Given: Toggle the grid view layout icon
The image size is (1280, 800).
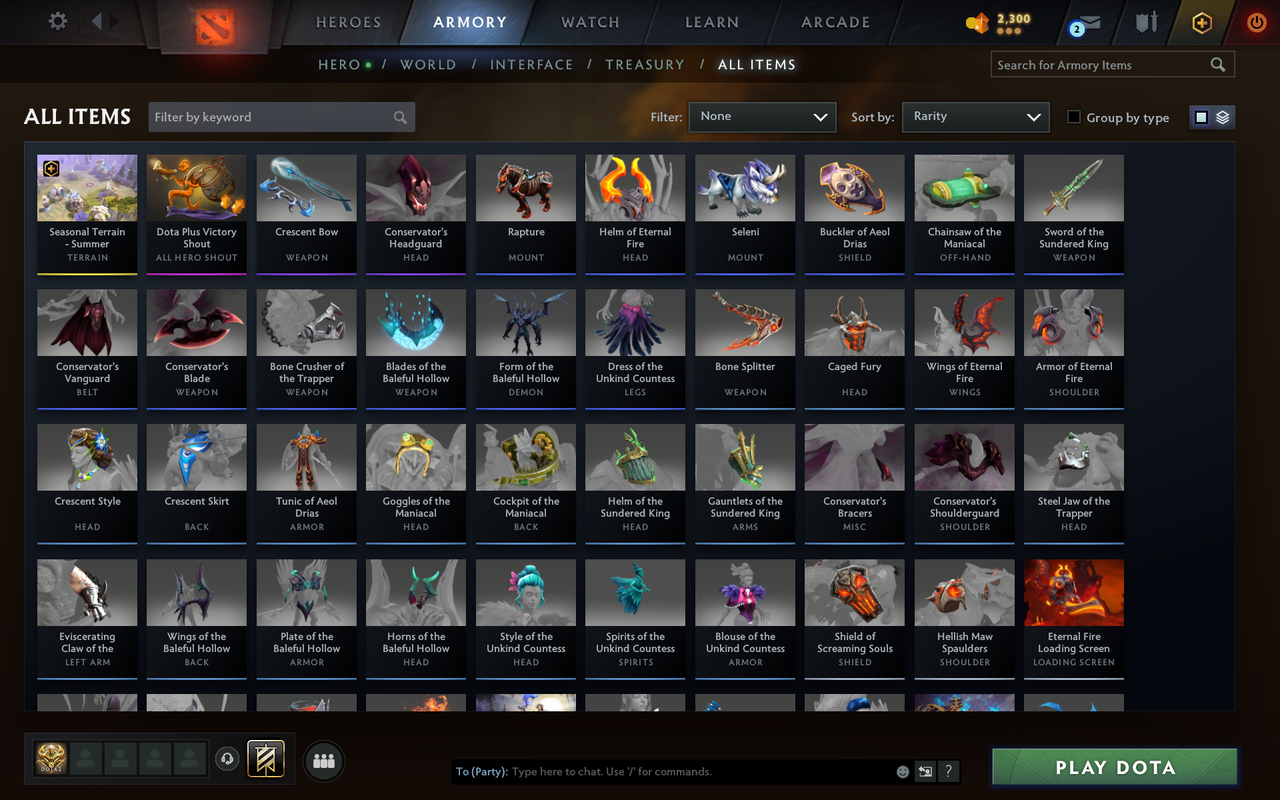Looking at the screenshot, I should (x=1200, y=116).
